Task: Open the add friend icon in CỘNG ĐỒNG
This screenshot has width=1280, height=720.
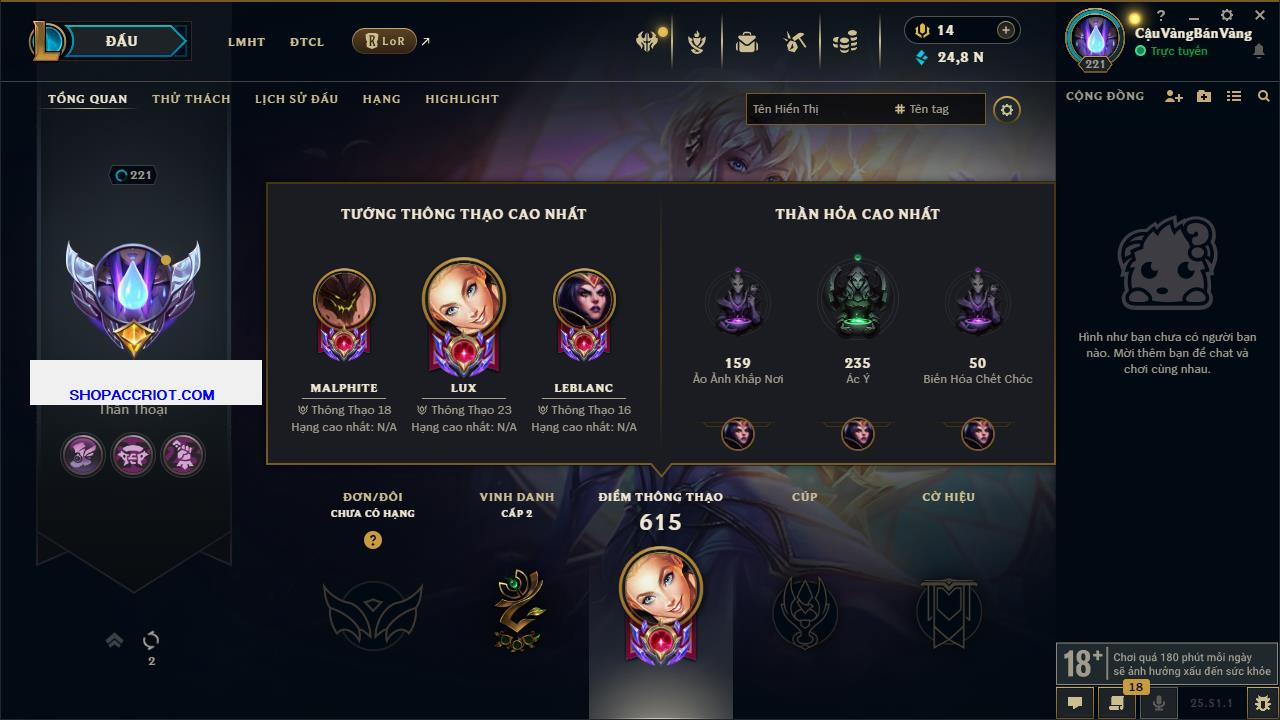Action: coord(1174,96)
